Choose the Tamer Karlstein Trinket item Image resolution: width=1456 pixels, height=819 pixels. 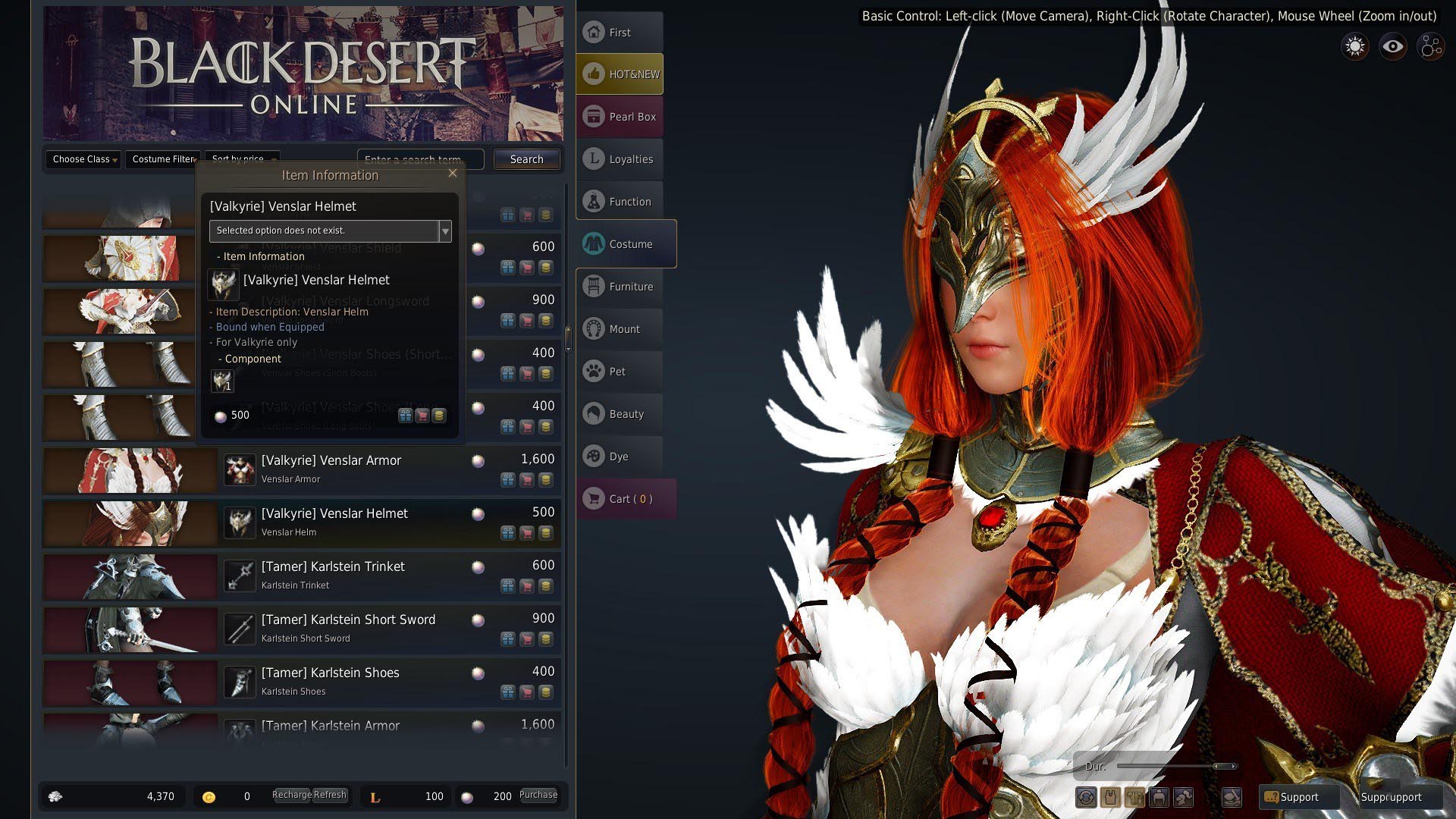coord(333,567)
